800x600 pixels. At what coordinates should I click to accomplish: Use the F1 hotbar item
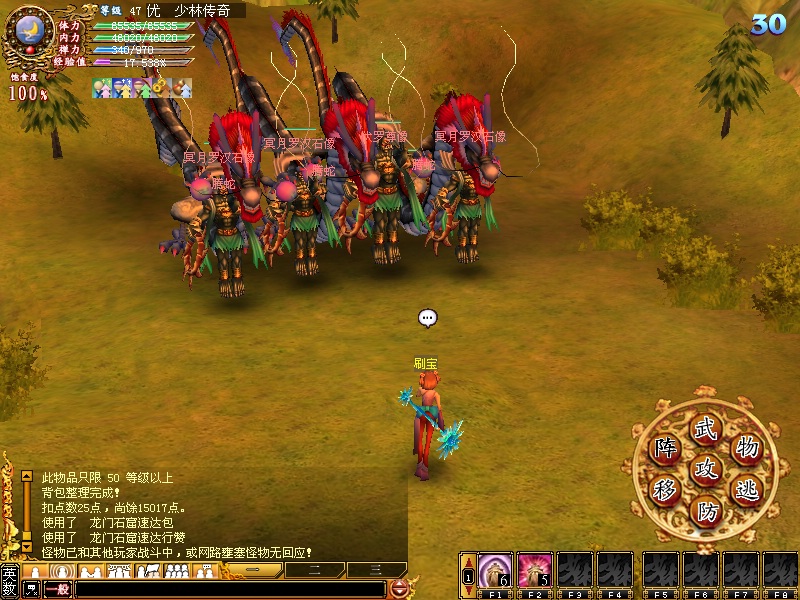pos(494,570)
